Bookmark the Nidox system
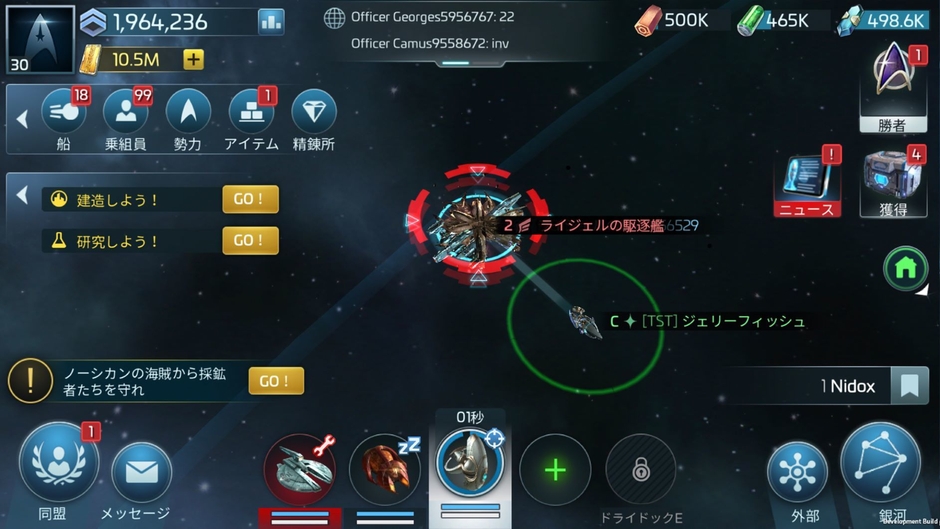Image resolution: width=940 pixels, height=529 pixels. (909, 386)
